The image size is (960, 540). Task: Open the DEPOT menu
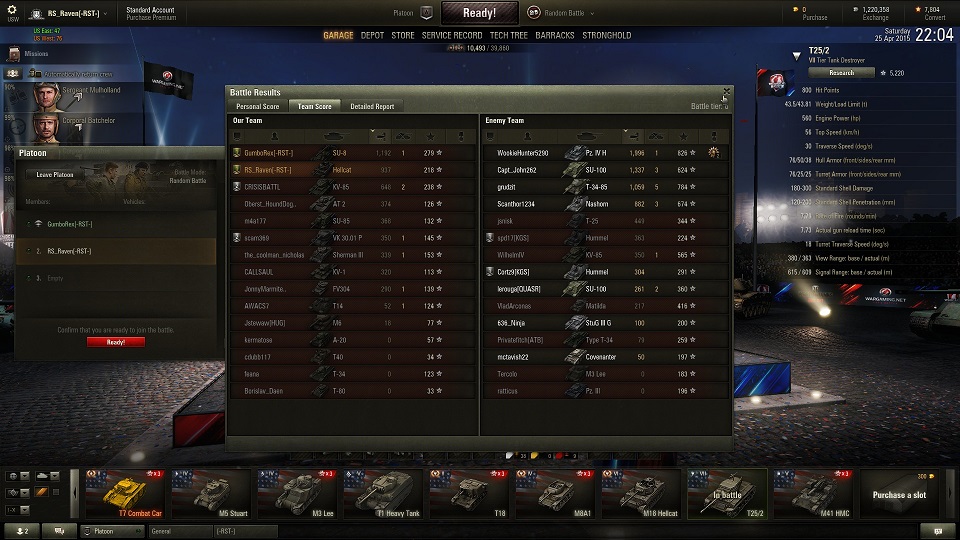[372, 35]
